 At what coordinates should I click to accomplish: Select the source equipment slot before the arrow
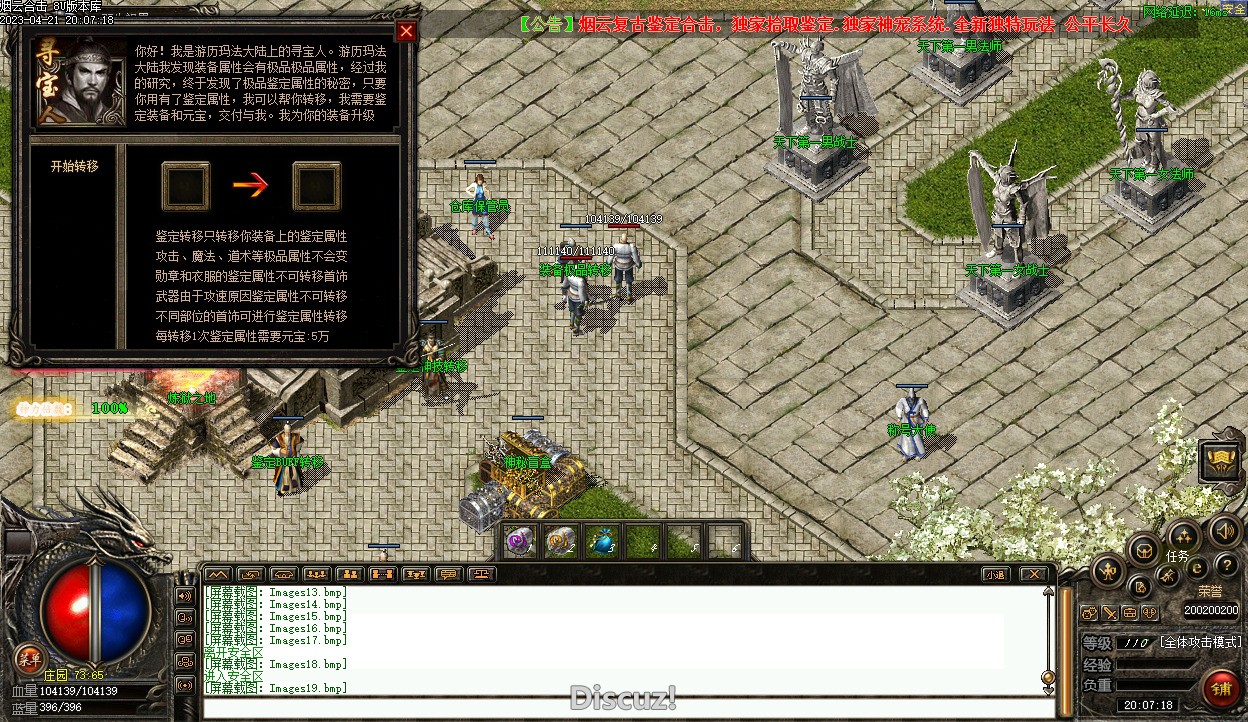[186, 186]
